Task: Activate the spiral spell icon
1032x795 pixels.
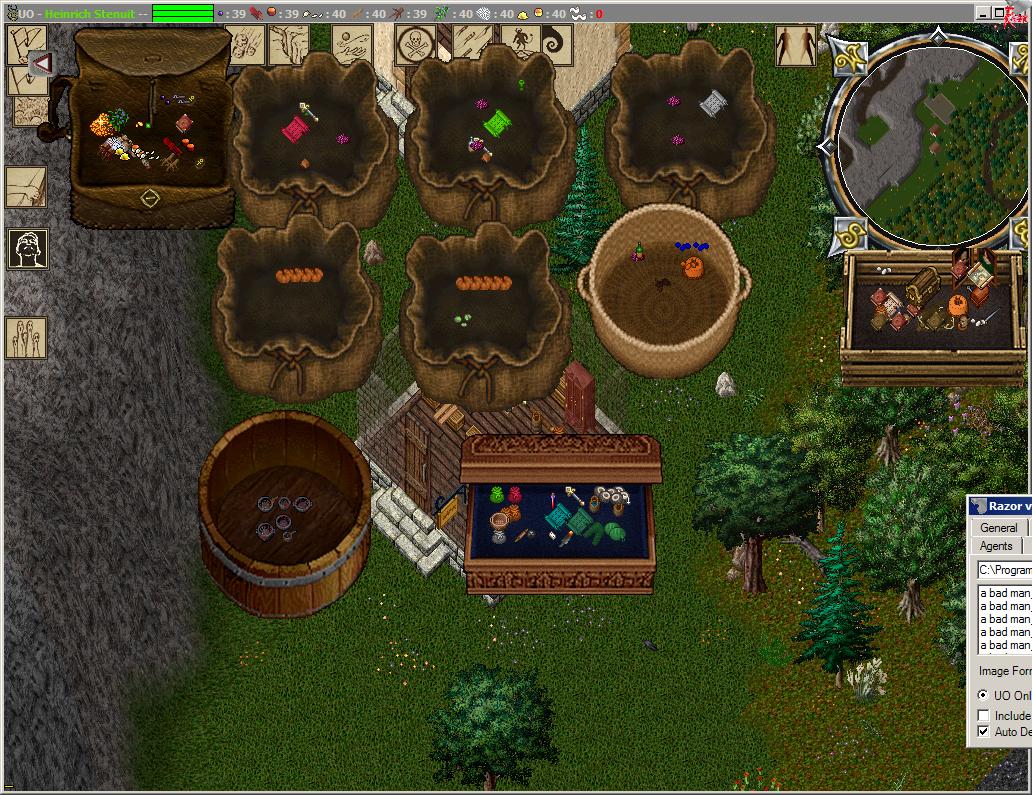Action: [x=554, y=44]
